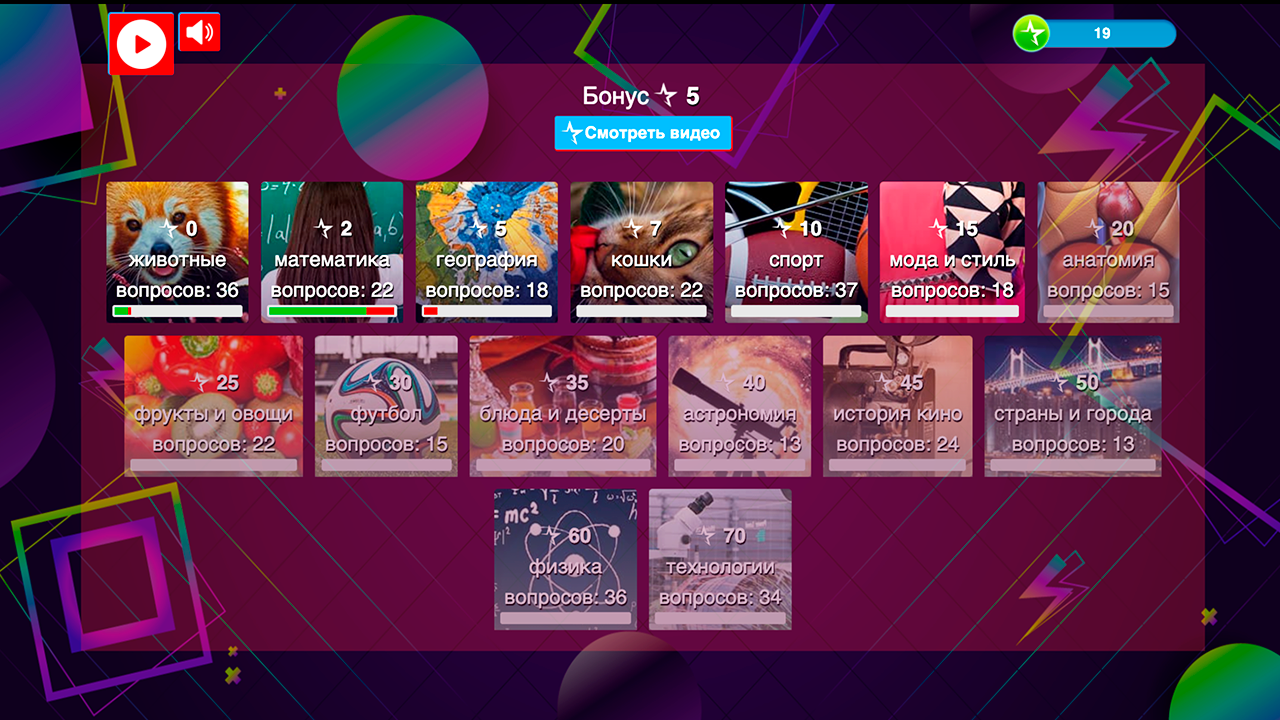Select the мода и стиль category
The image size is (1280, 720).
[952, 250]
